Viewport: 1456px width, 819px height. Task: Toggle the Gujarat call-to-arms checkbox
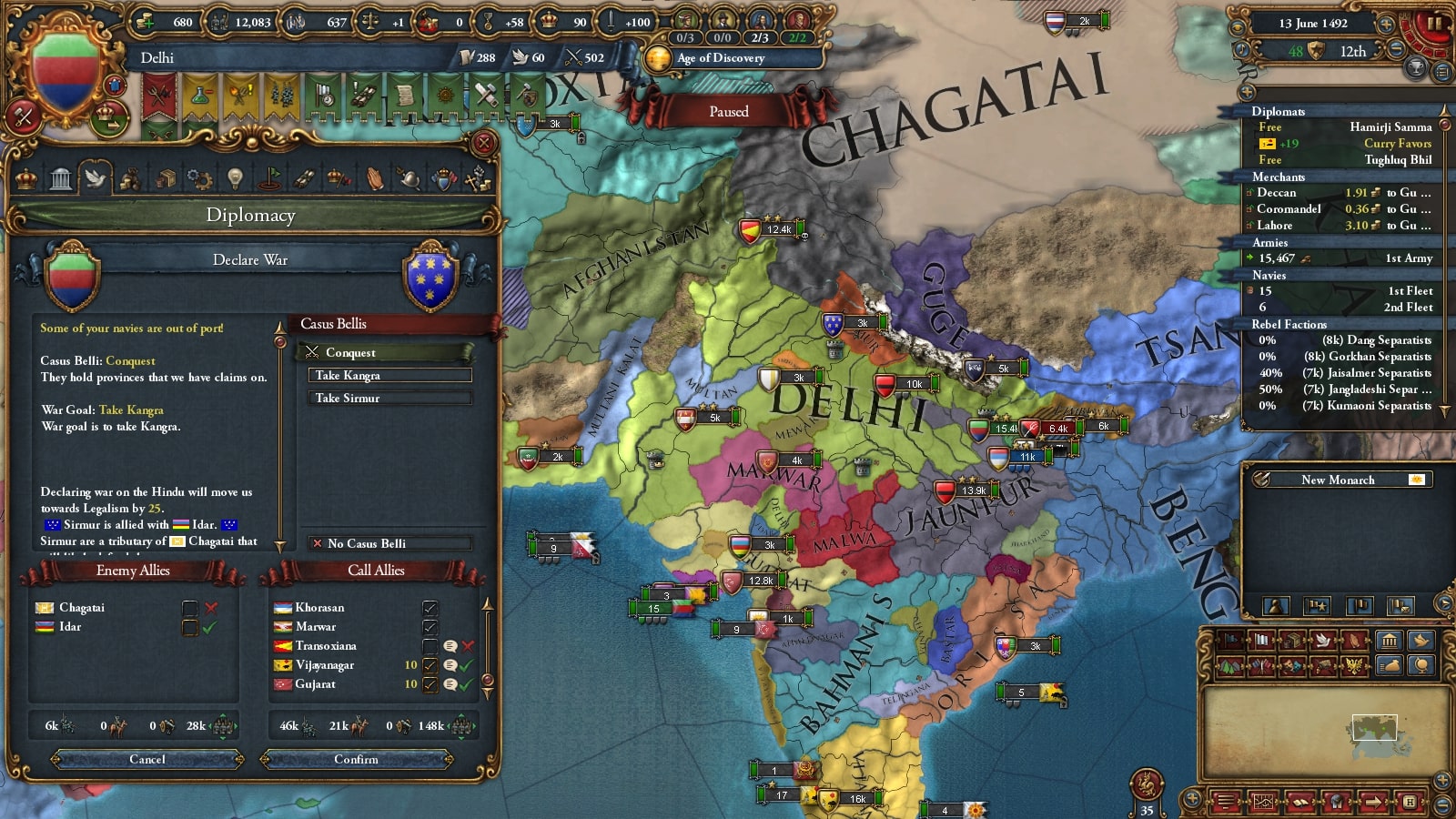[x=430, y=684]
